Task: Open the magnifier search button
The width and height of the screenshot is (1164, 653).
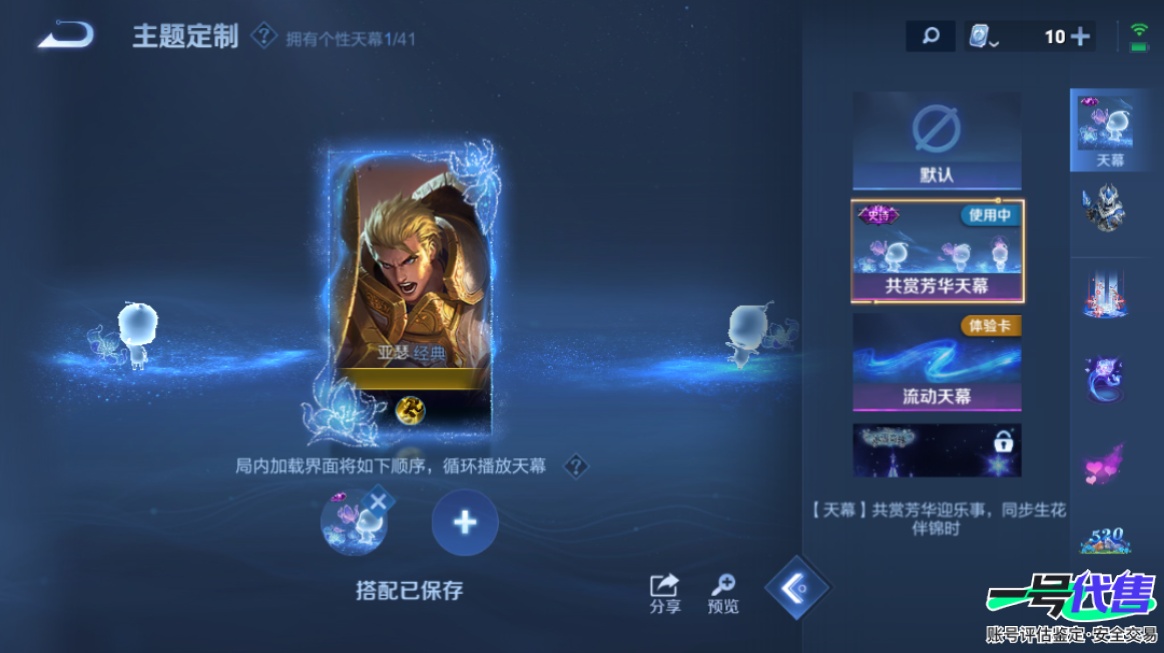Action: pyautogui.click(x=930, y=37)
